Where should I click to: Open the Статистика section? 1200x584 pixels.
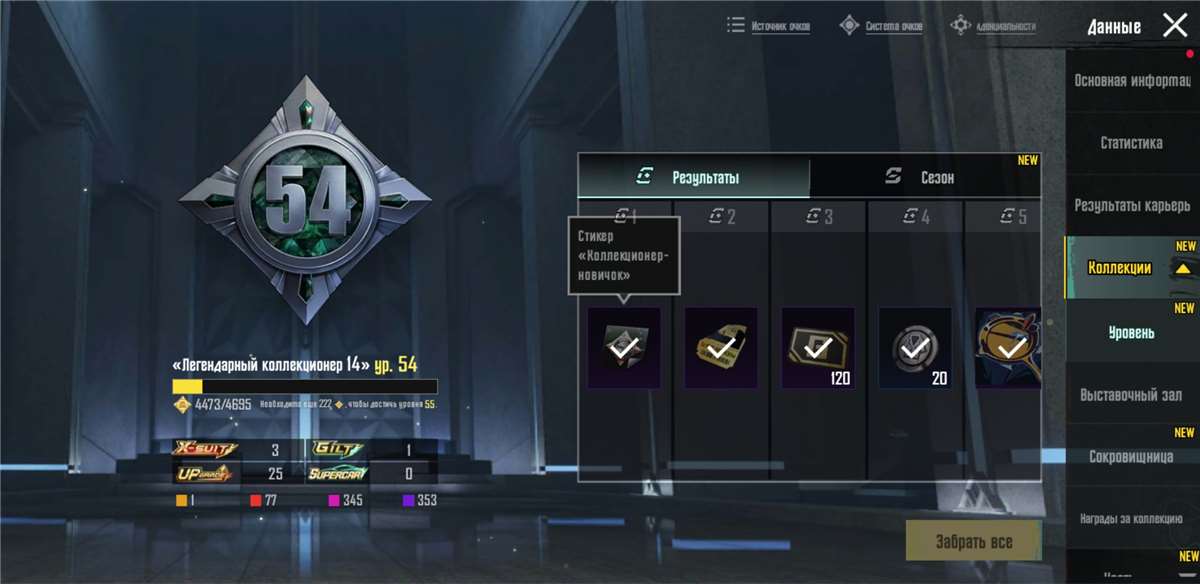(1131, 143)
